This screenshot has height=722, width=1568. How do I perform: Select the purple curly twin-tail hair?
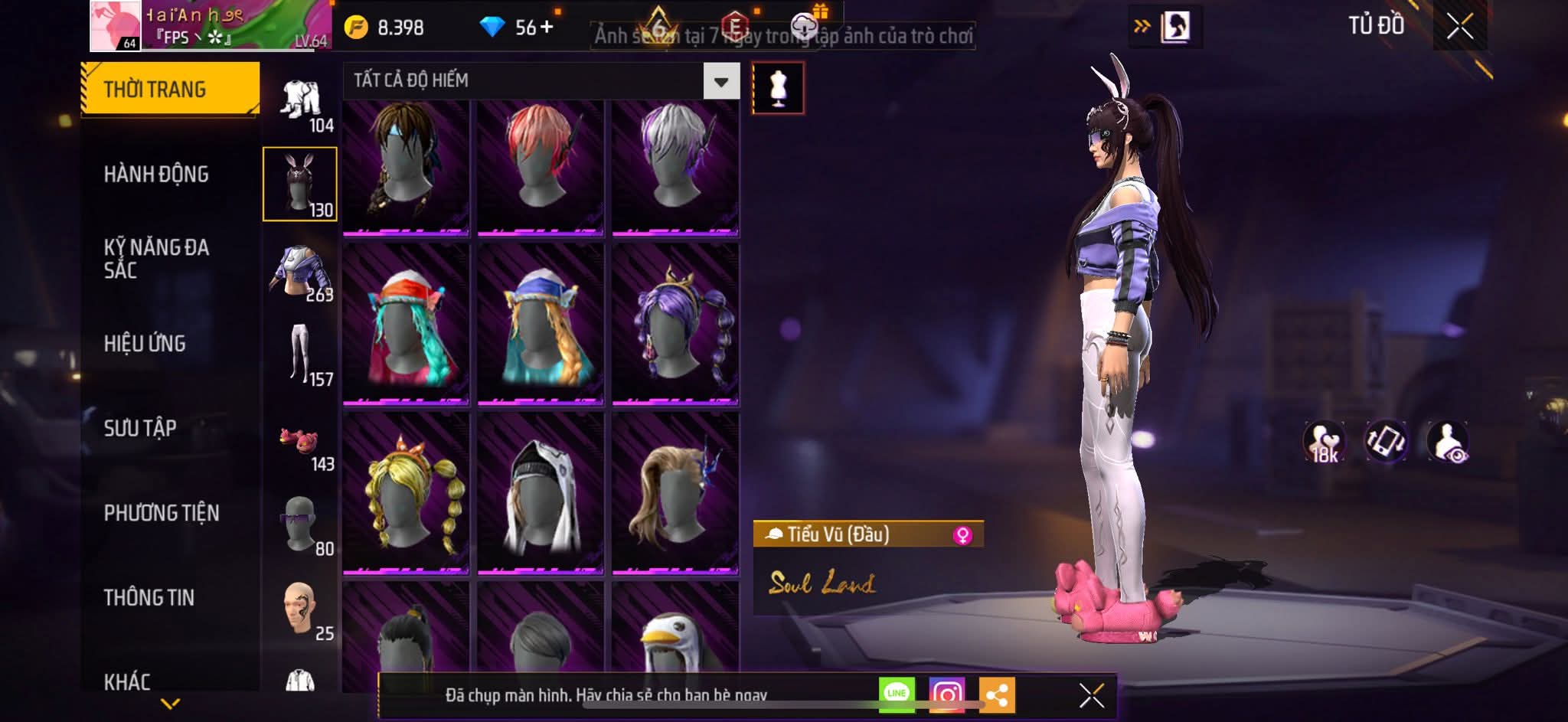pyautogui.click(x=675, y=323)
